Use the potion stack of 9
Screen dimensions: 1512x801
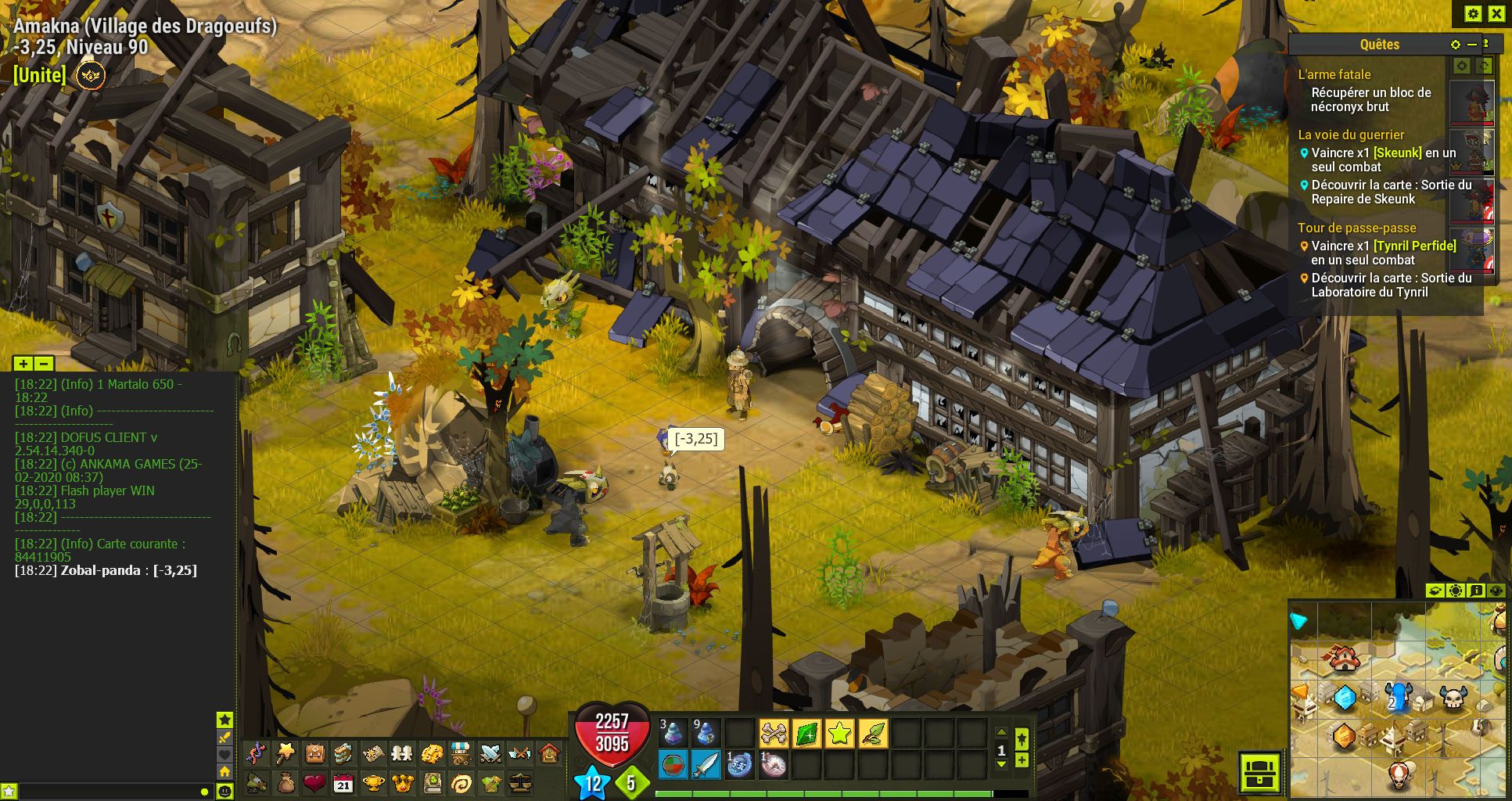(706, 734)
